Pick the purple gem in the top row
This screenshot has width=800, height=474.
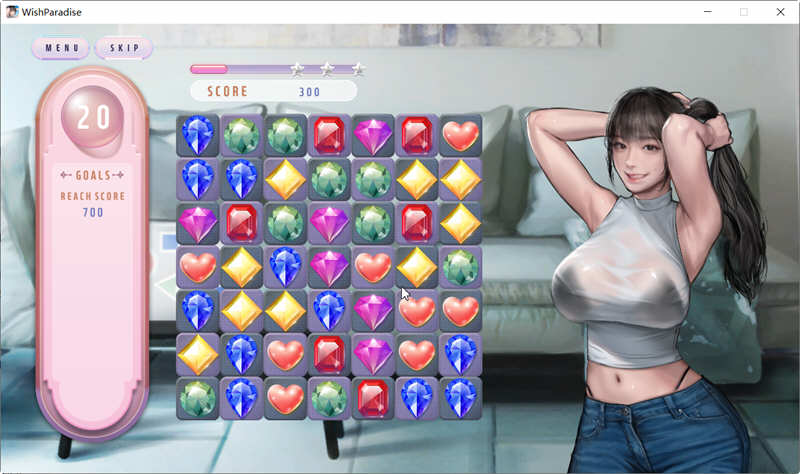point(373,135)
